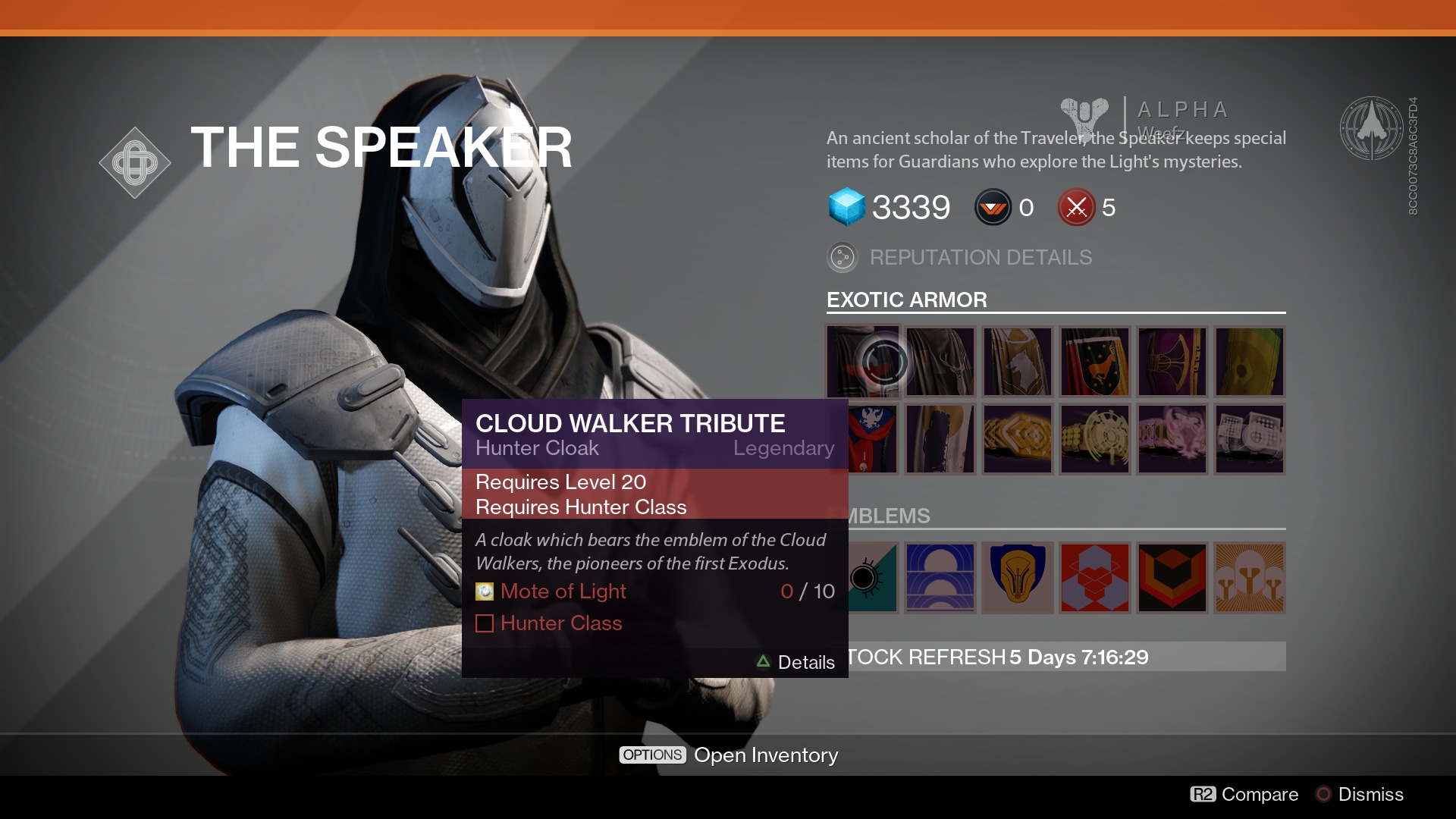Choose the white mechanical bond

[1250, 439]
